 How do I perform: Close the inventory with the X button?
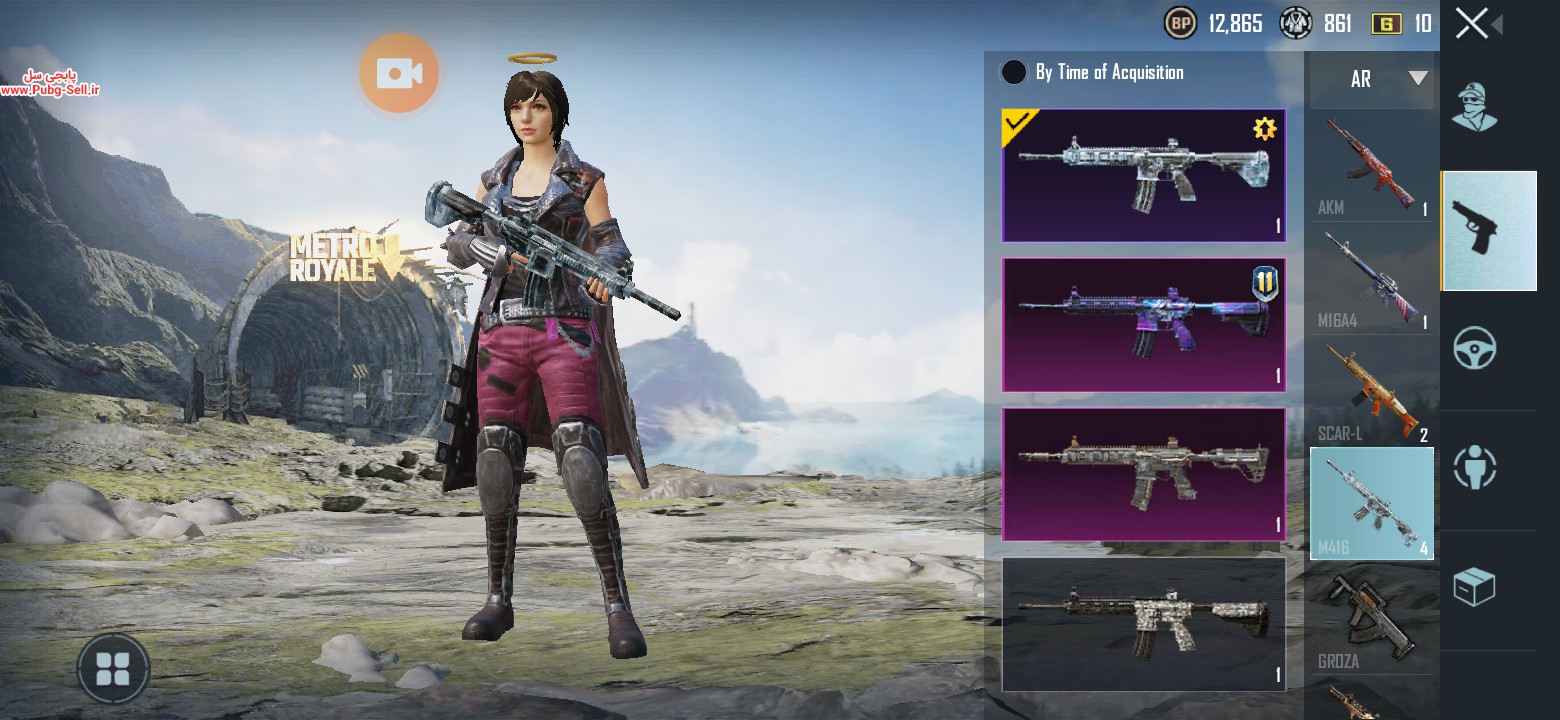(x=1472, y=23)
